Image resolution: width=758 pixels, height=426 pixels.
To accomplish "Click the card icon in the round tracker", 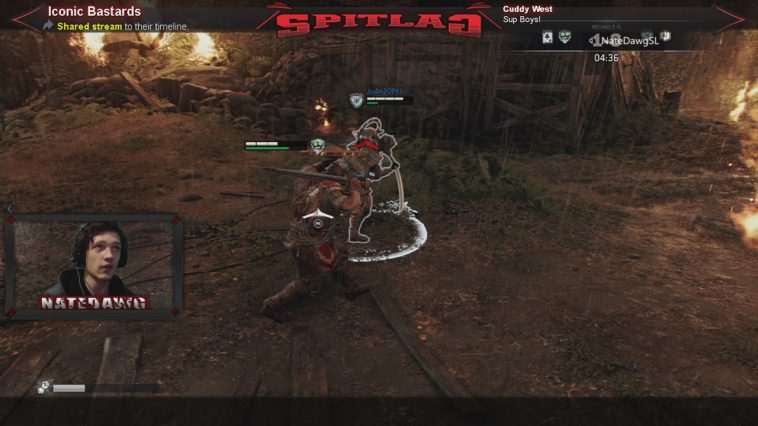I will click(547, 37).
